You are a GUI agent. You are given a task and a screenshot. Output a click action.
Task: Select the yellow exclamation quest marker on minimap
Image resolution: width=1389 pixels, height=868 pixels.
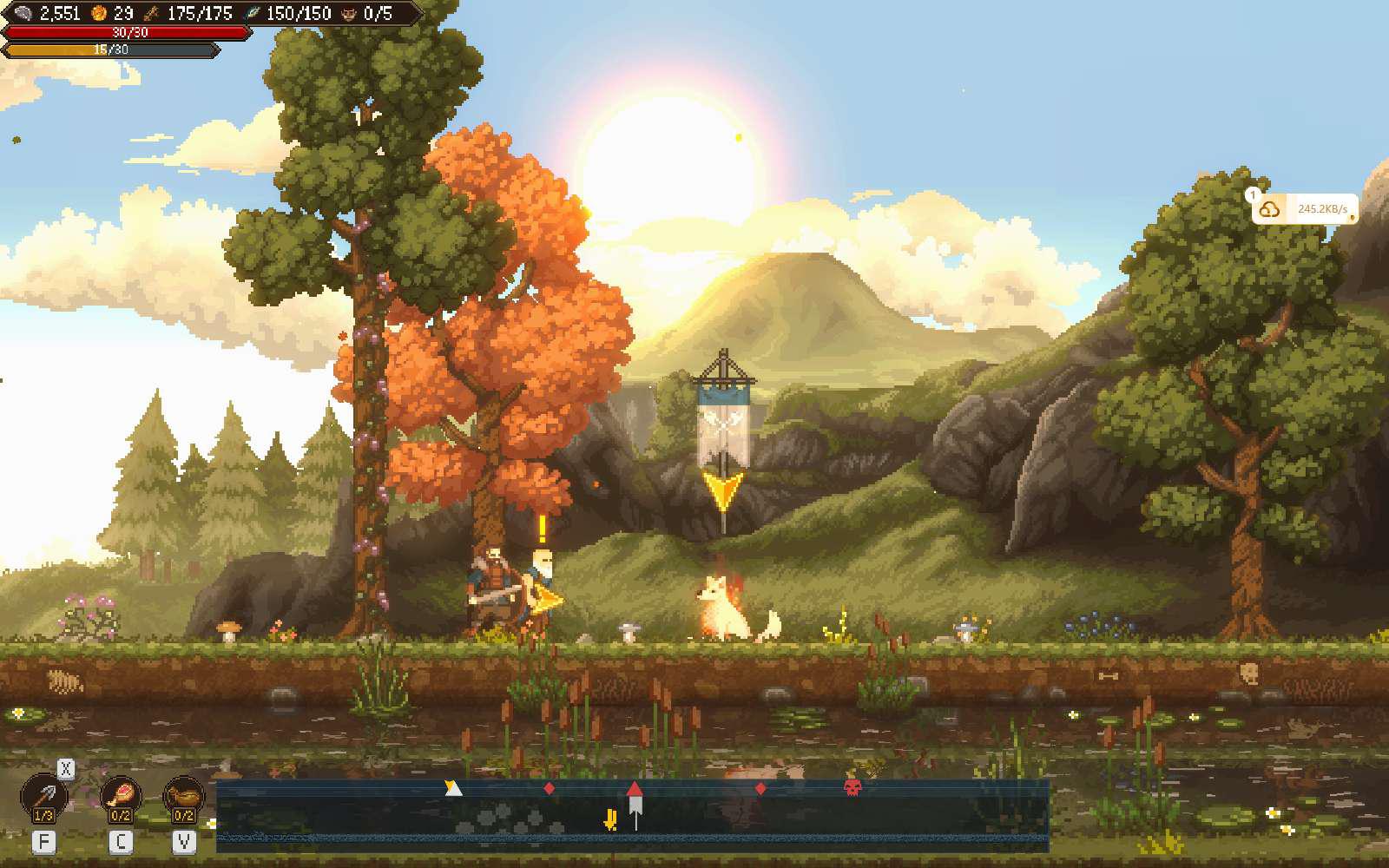coord(611,819)
